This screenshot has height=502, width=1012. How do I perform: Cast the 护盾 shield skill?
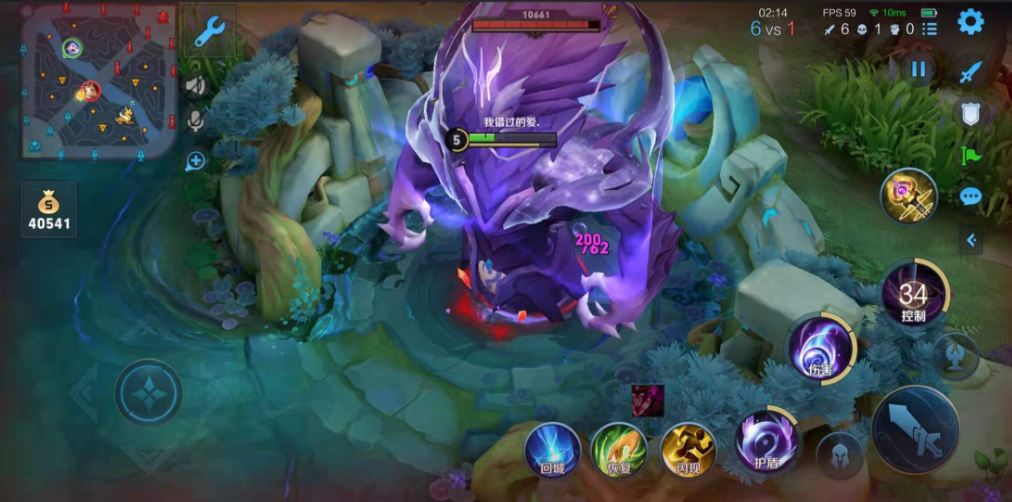tap(767, 440)
